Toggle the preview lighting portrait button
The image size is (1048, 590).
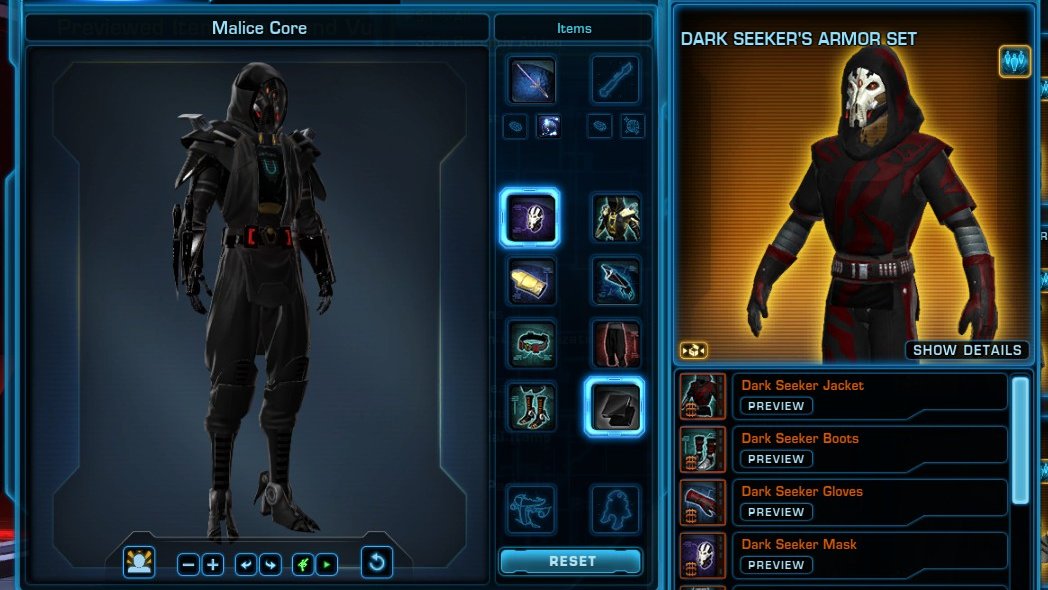pyautogui.click(x=139, y=563)
